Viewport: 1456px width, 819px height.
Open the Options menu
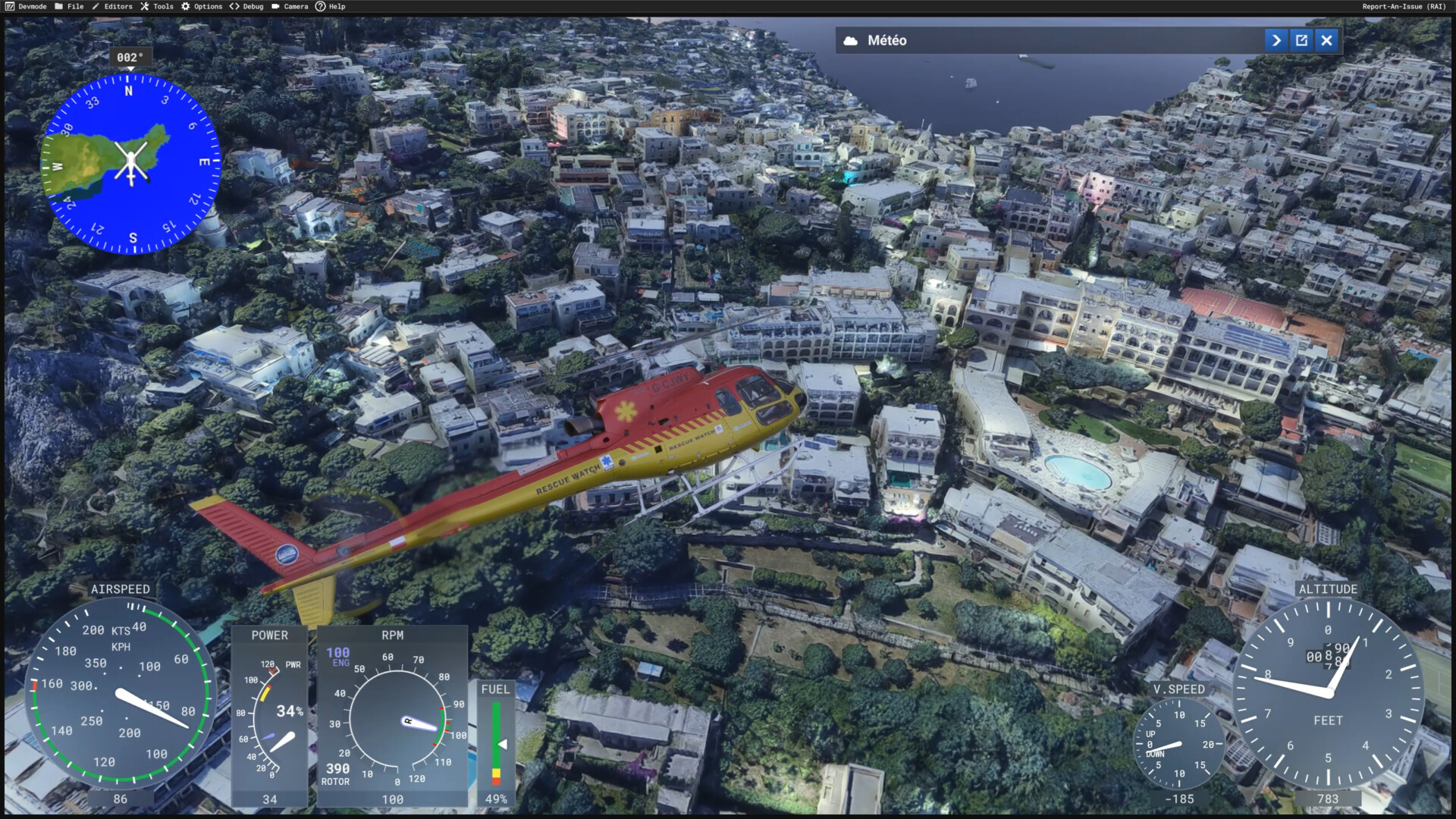pos(202,6)
